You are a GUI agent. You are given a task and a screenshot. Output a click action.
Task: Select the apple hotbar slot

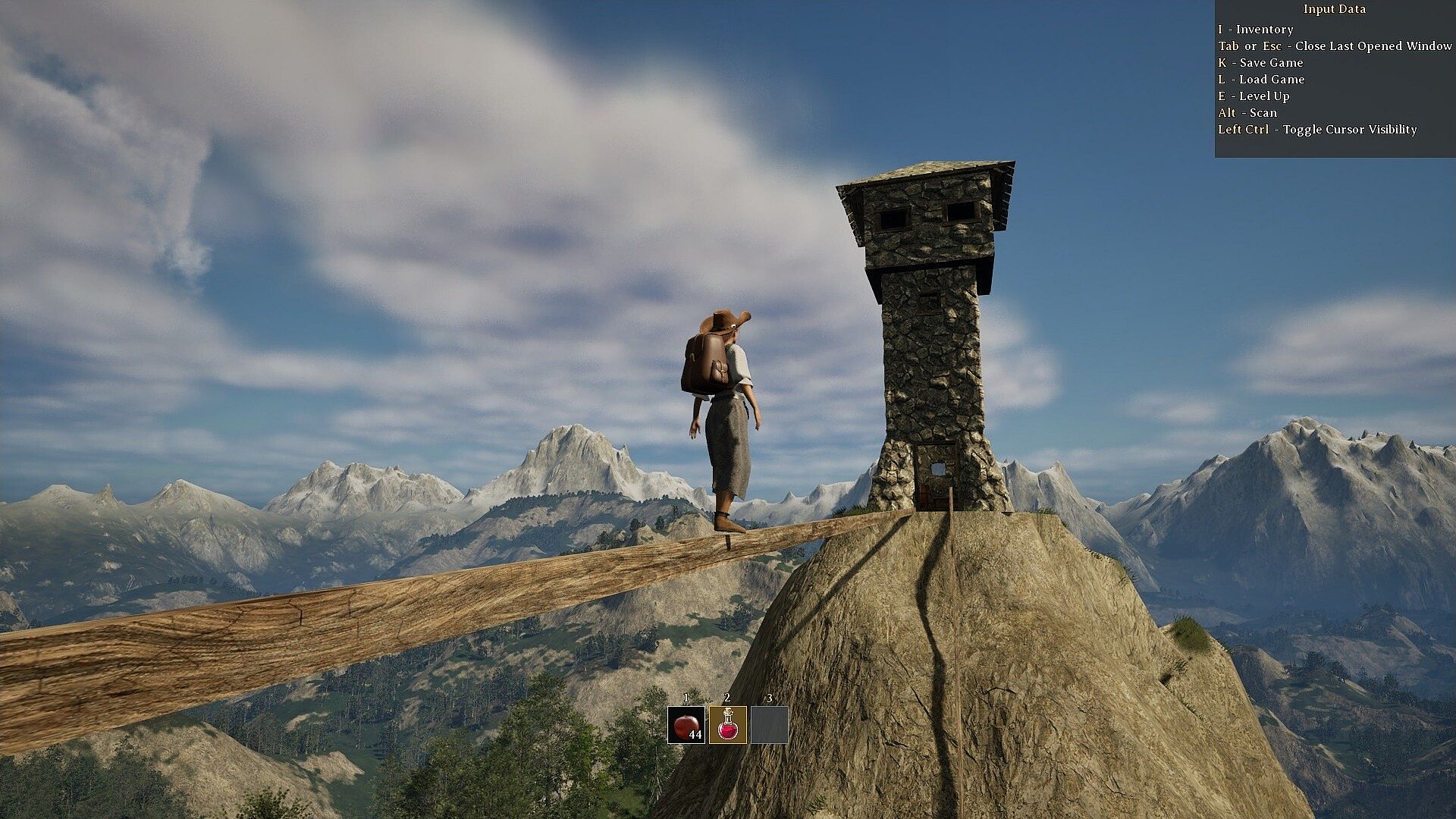pyautogui.click(x=686, y=725)
